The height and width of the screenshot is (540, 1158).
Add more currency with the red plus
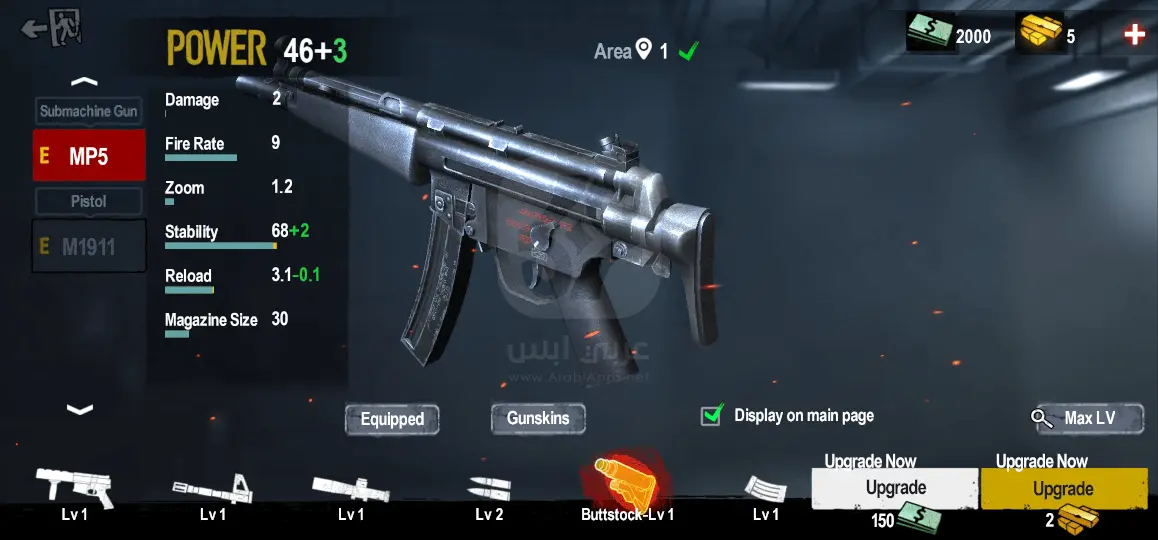coord(1134,35)
